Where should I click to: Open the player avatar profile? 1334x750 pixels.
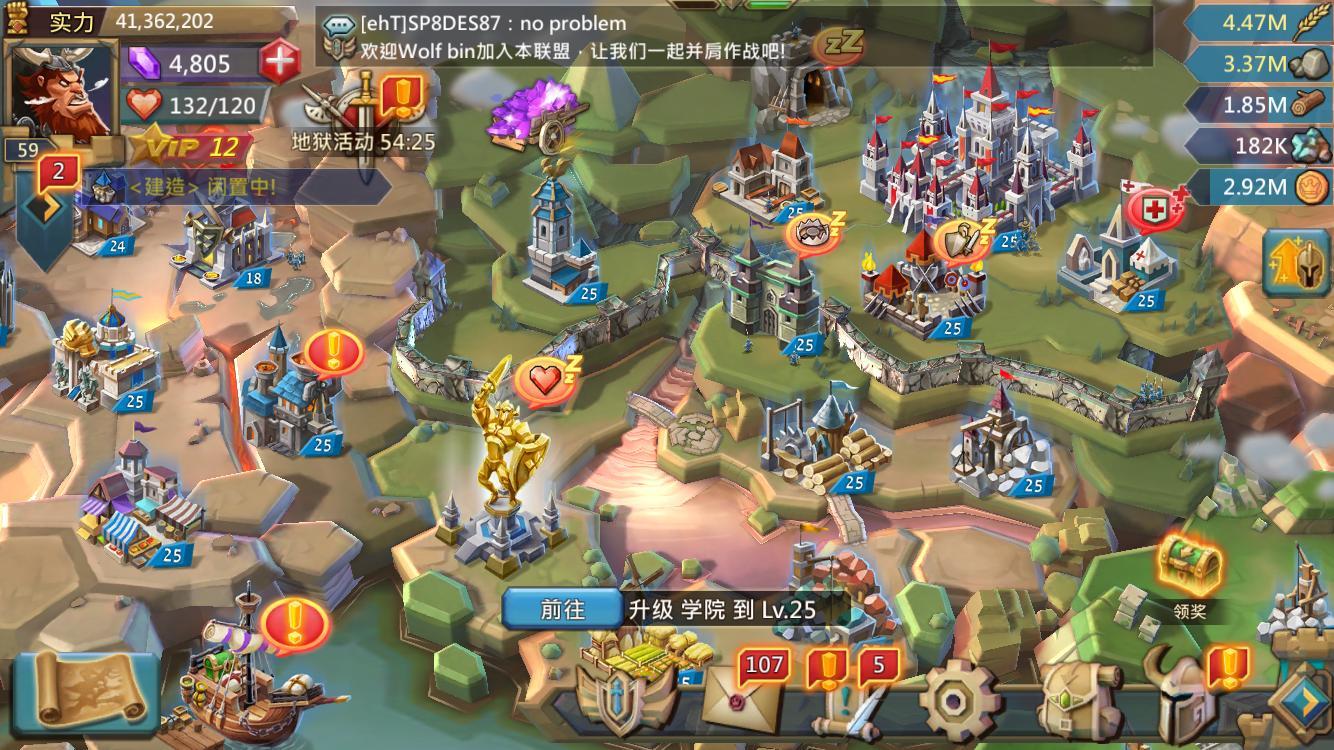[x=62, y=90]
